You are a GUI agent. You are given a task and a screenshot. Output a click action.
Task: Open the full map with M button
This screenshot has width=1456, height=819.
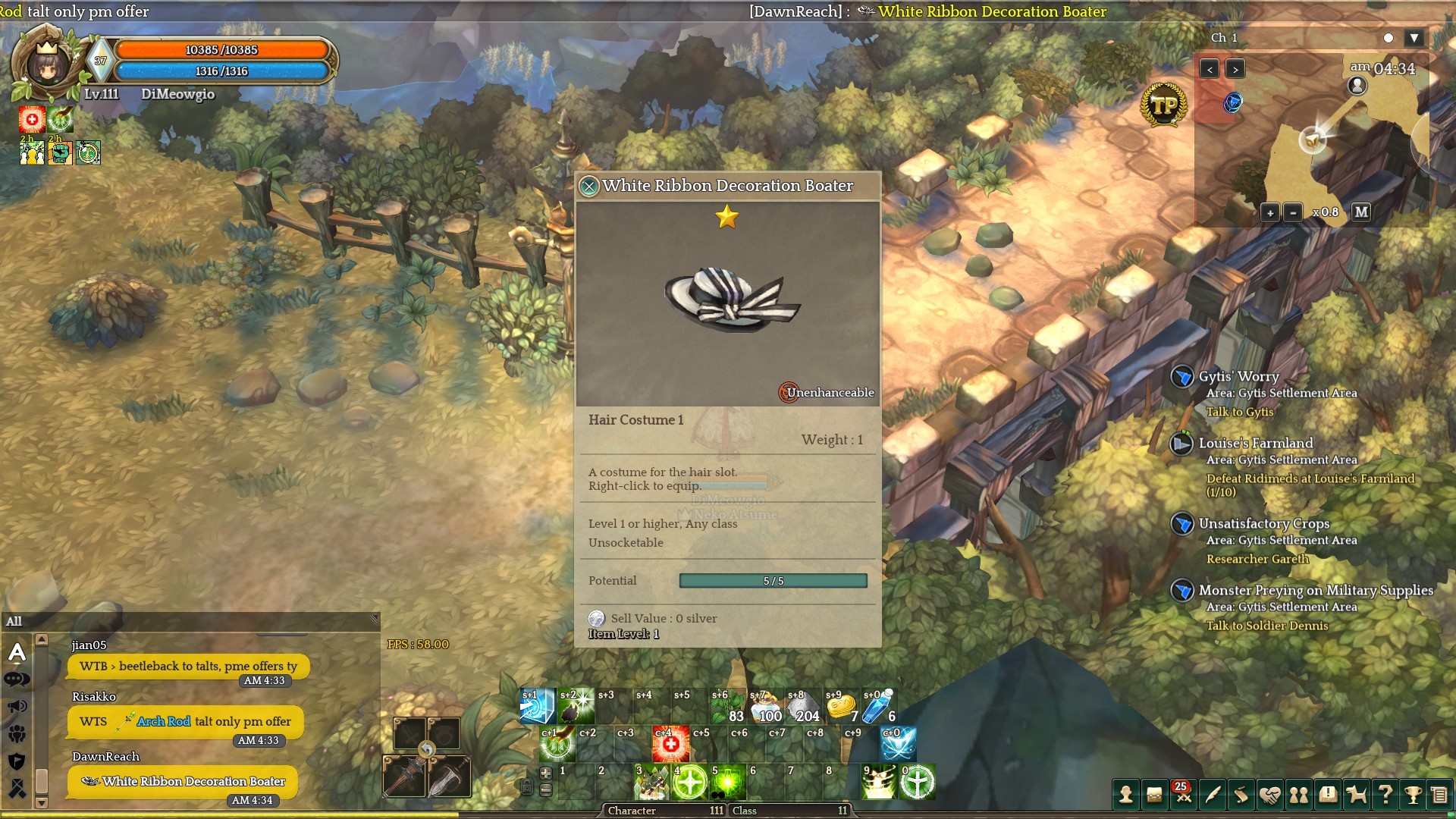1361,212
